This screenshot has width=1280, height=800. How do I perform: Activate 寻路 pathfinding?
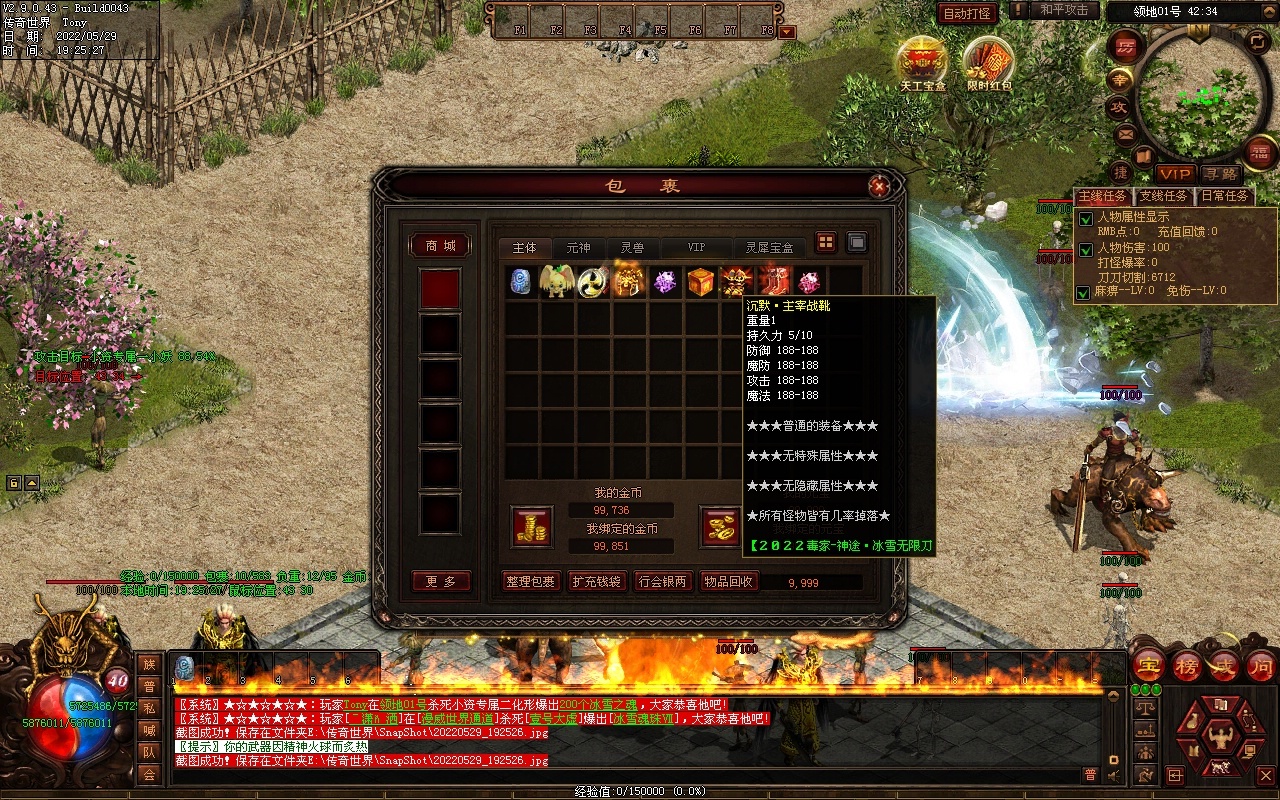1220,174
